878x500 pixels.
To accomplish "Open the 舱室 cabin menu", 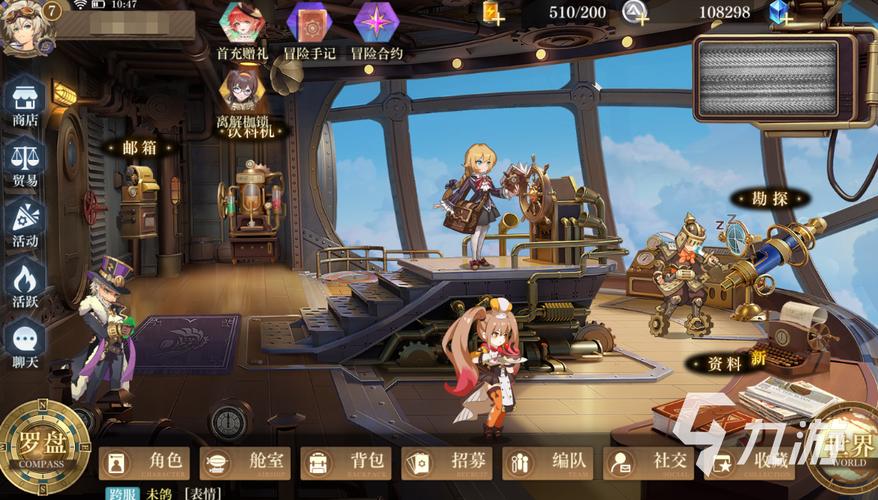I will point(245,462).
